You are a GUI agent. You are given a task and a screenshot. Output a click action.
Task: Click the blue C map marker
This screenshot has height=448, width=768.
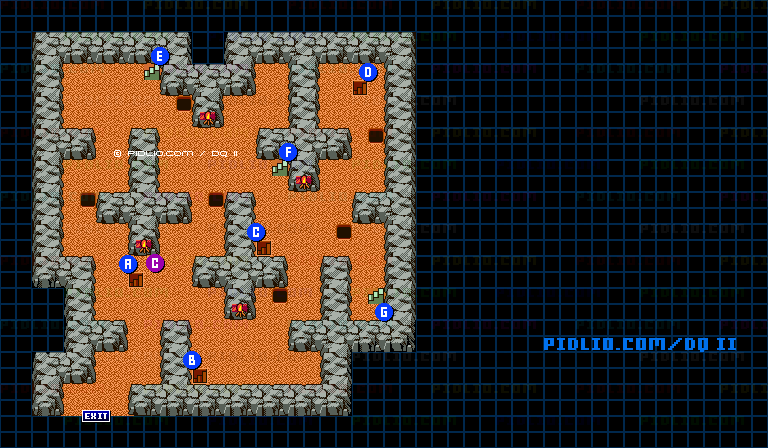[x=256, y=232]
